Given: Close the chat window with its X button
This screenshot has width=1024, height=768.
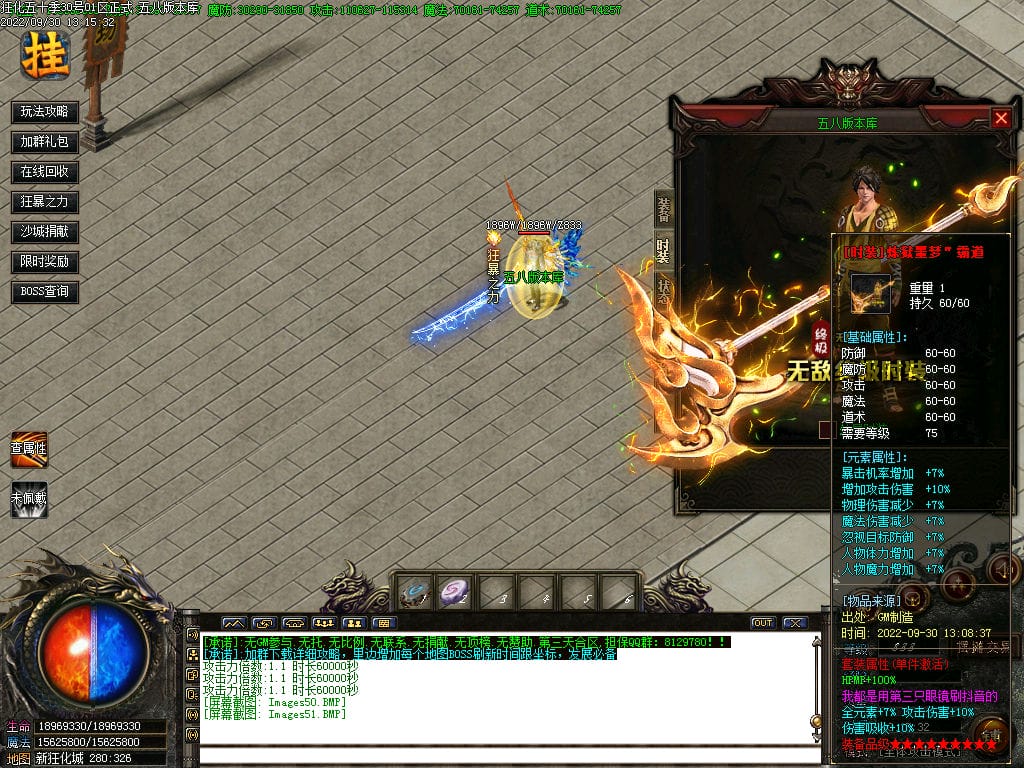Looking at the screenshot, I should coord(795,623).
